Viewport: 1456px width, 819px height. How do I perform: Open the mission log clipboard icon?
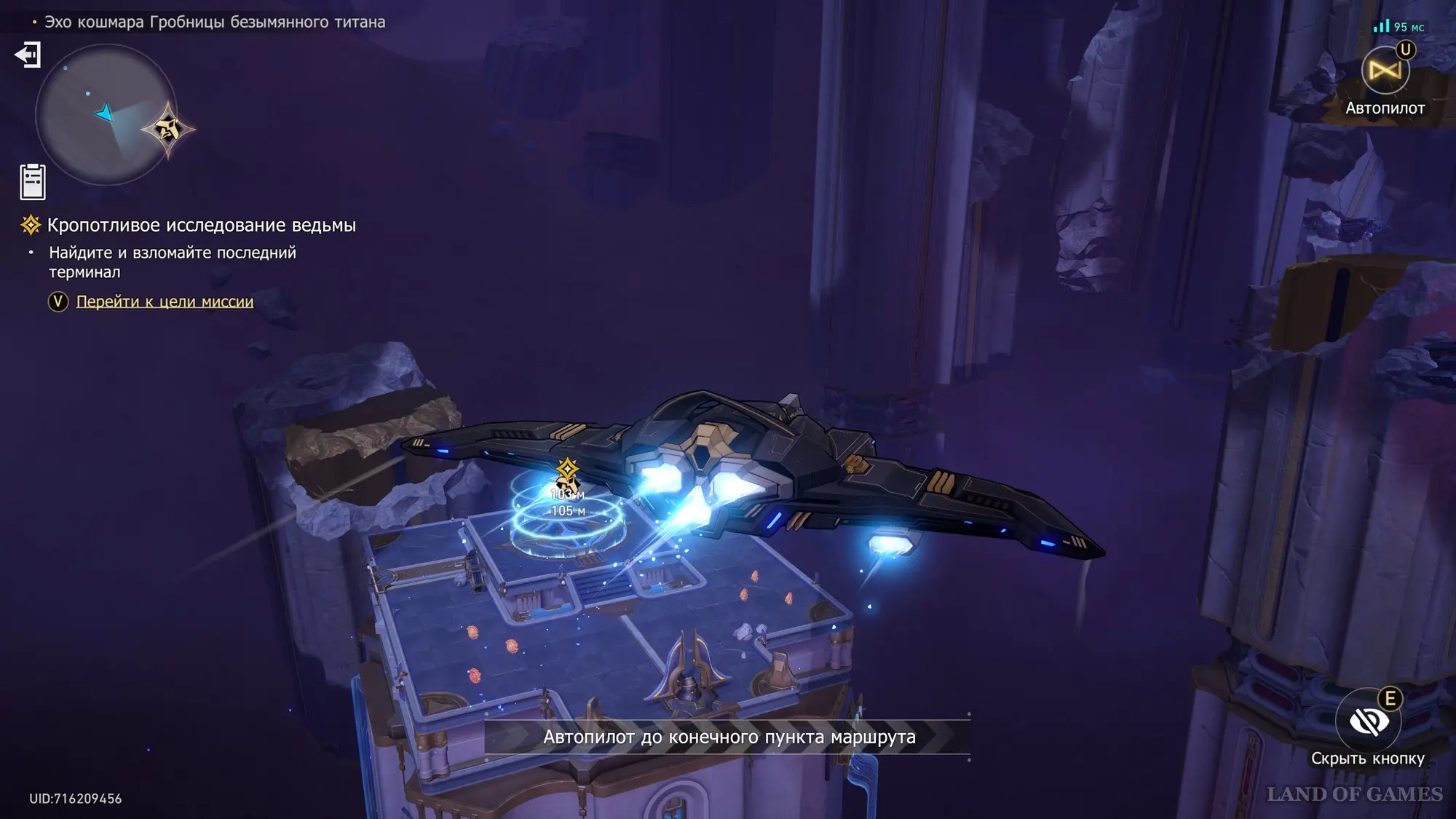pos(33,181)
